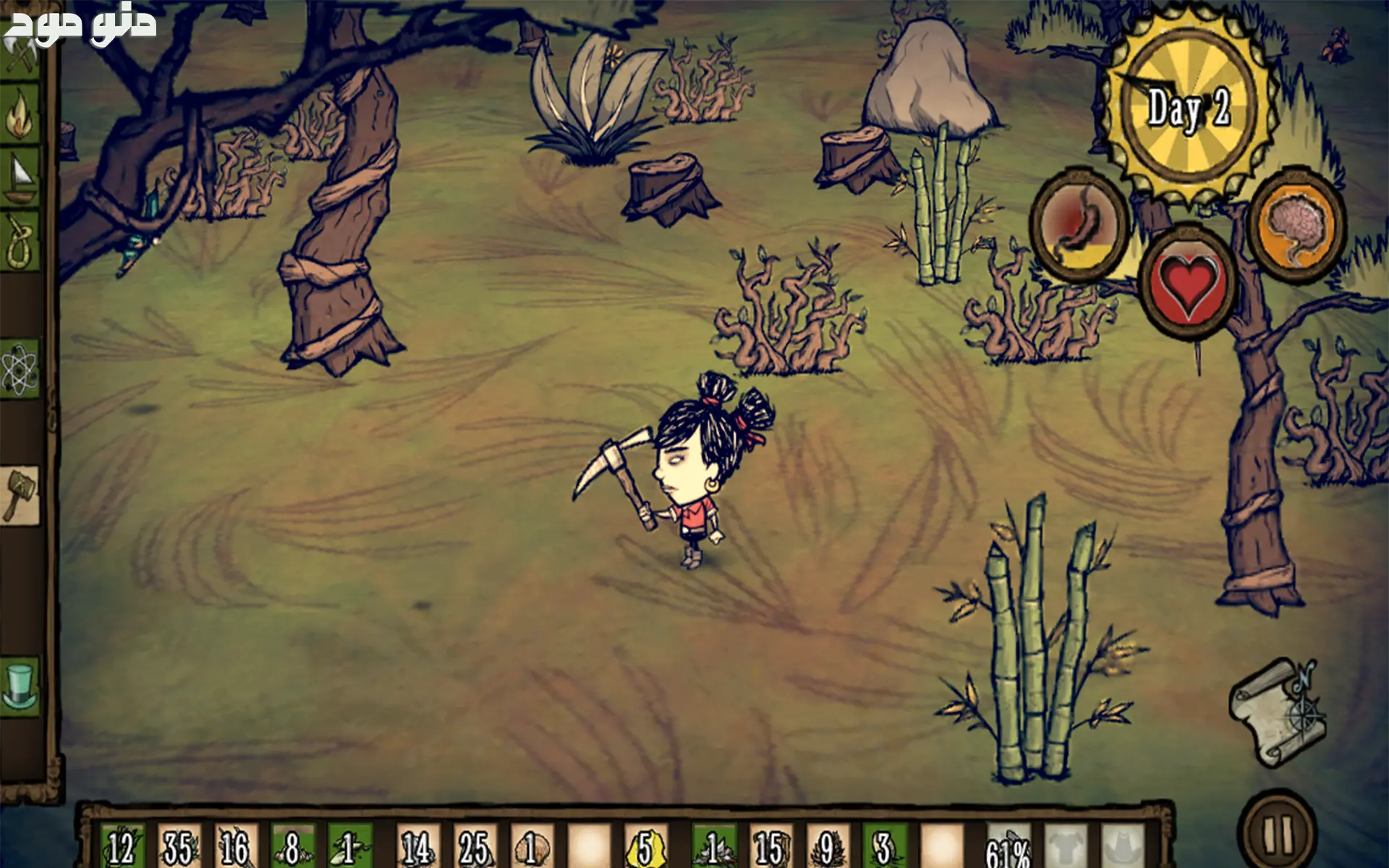Open the Fire crafting tab
The width and height of the screenshot is (1389, 868).
point(20,116)
